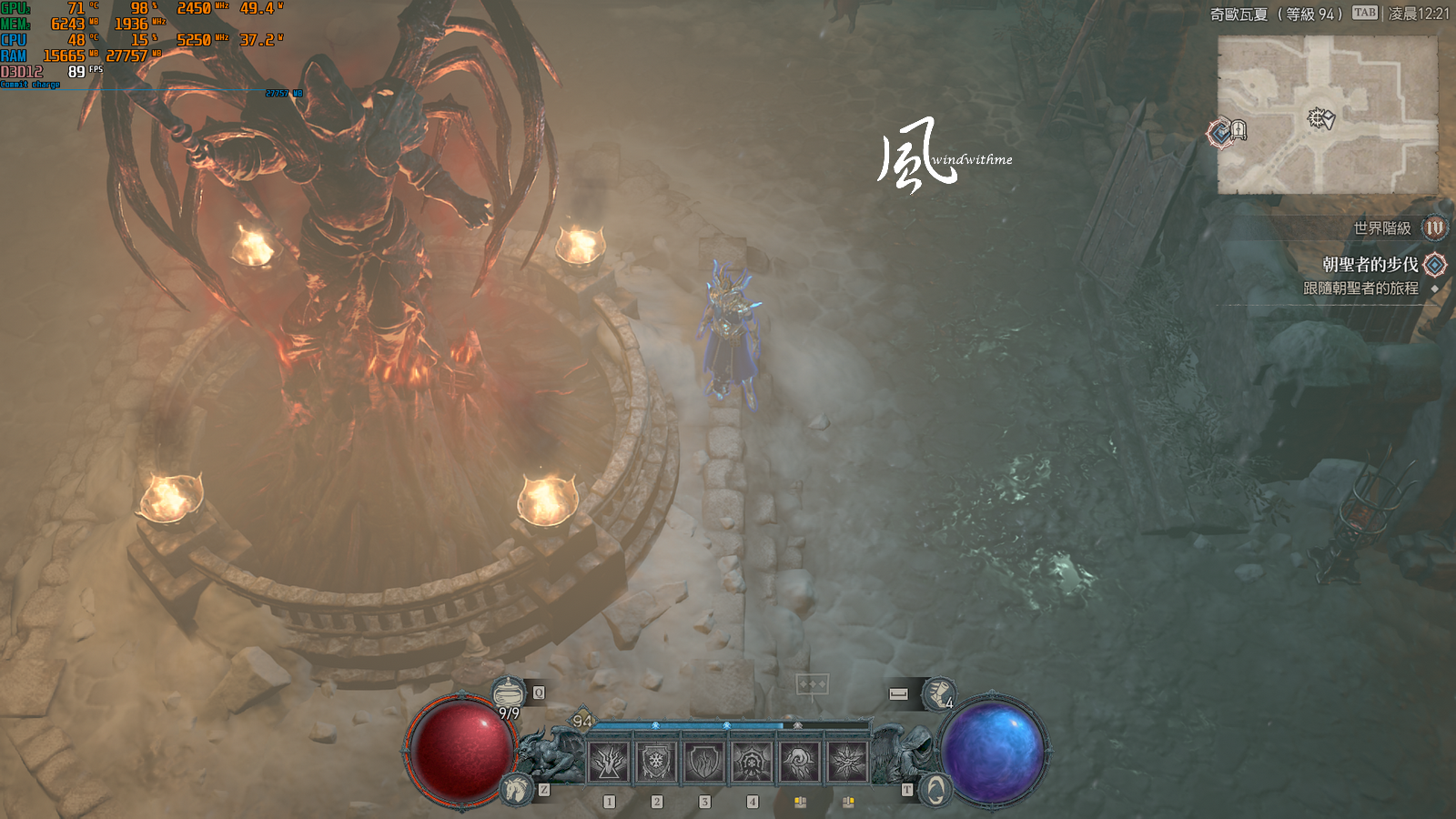Trigger the frost nova skill in slot 4
This screenshot has width=1456, height=819.
(x=752, y=762)
